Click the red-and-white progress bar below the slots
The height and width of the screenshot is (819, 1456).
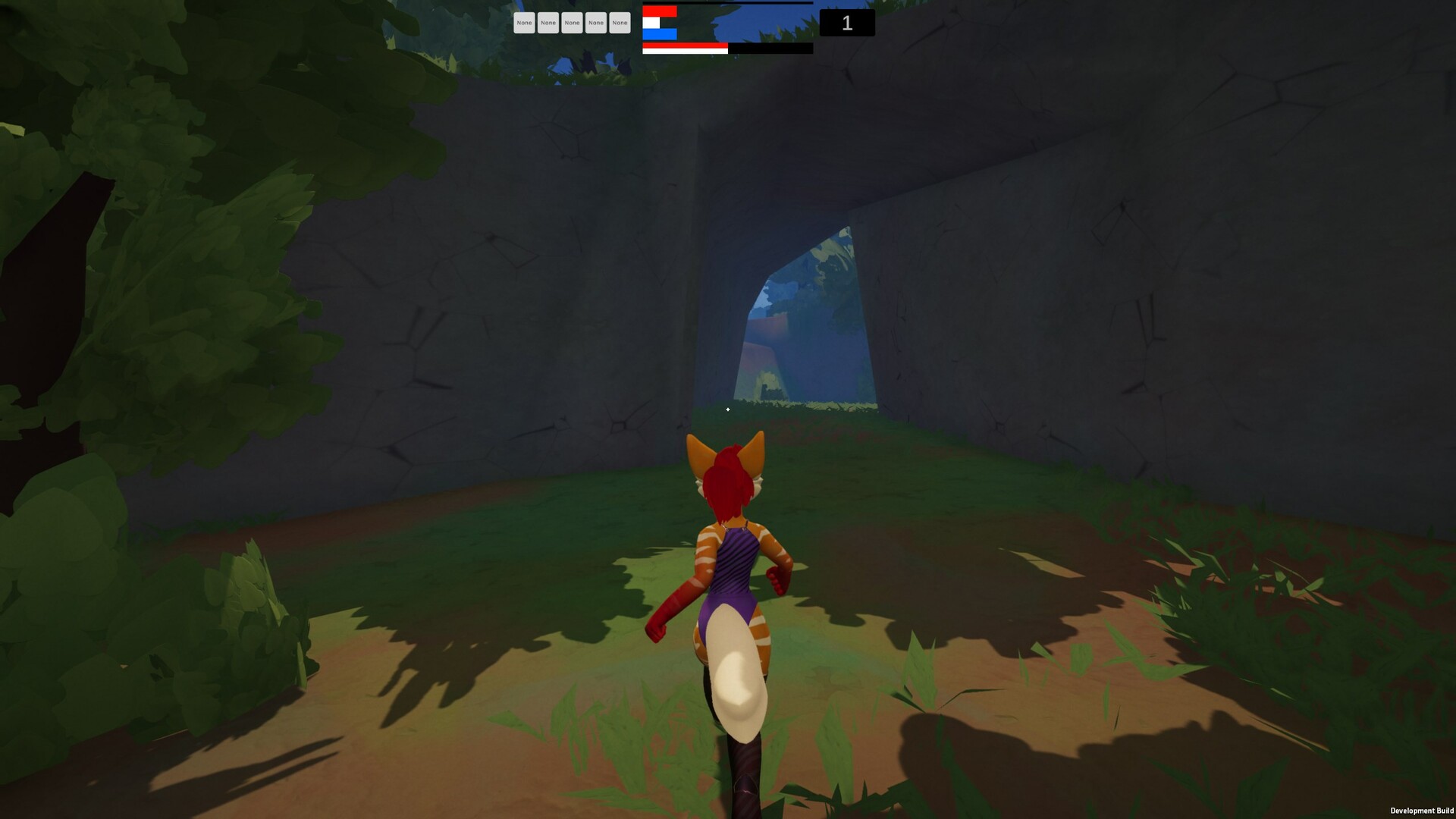click(682, 47)
